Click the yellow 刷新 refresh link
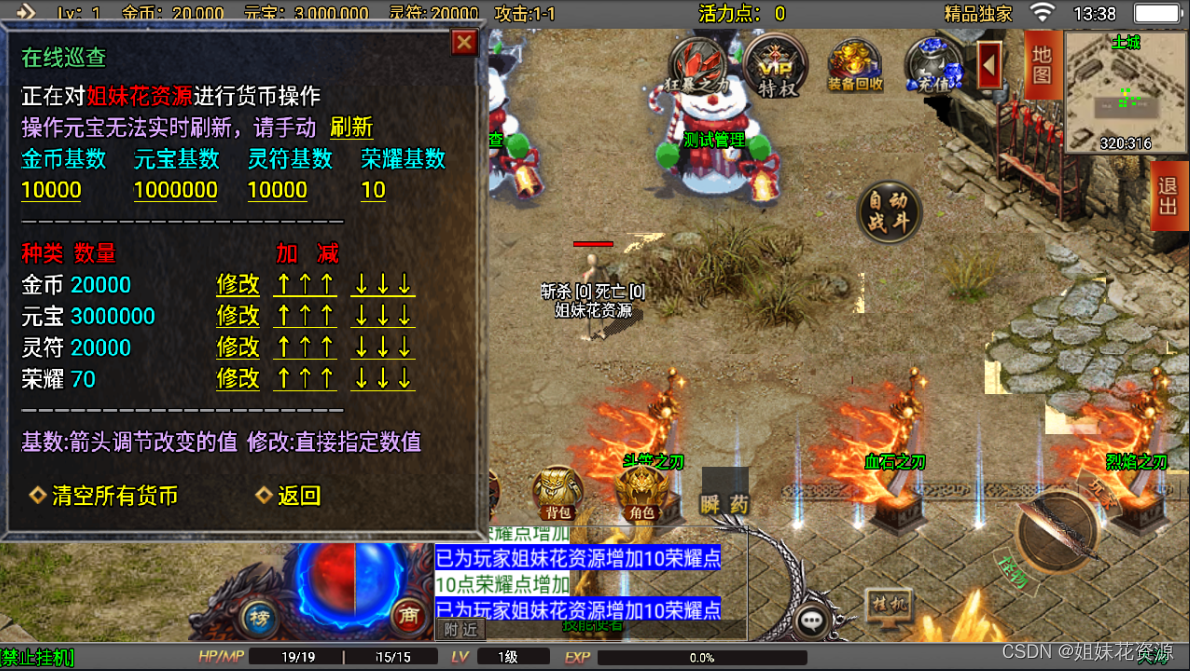Image resolution: width=1190 pixels, height=671 pixels. tap(351, 127)
